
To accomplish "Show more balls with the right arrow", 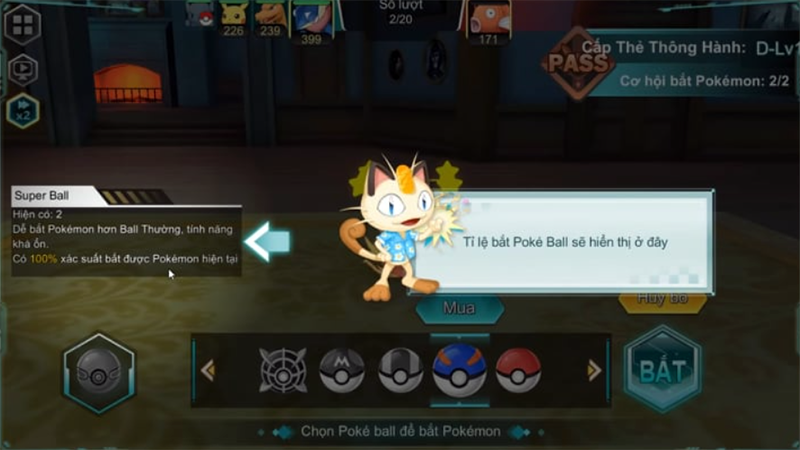I will pos(594,371).
